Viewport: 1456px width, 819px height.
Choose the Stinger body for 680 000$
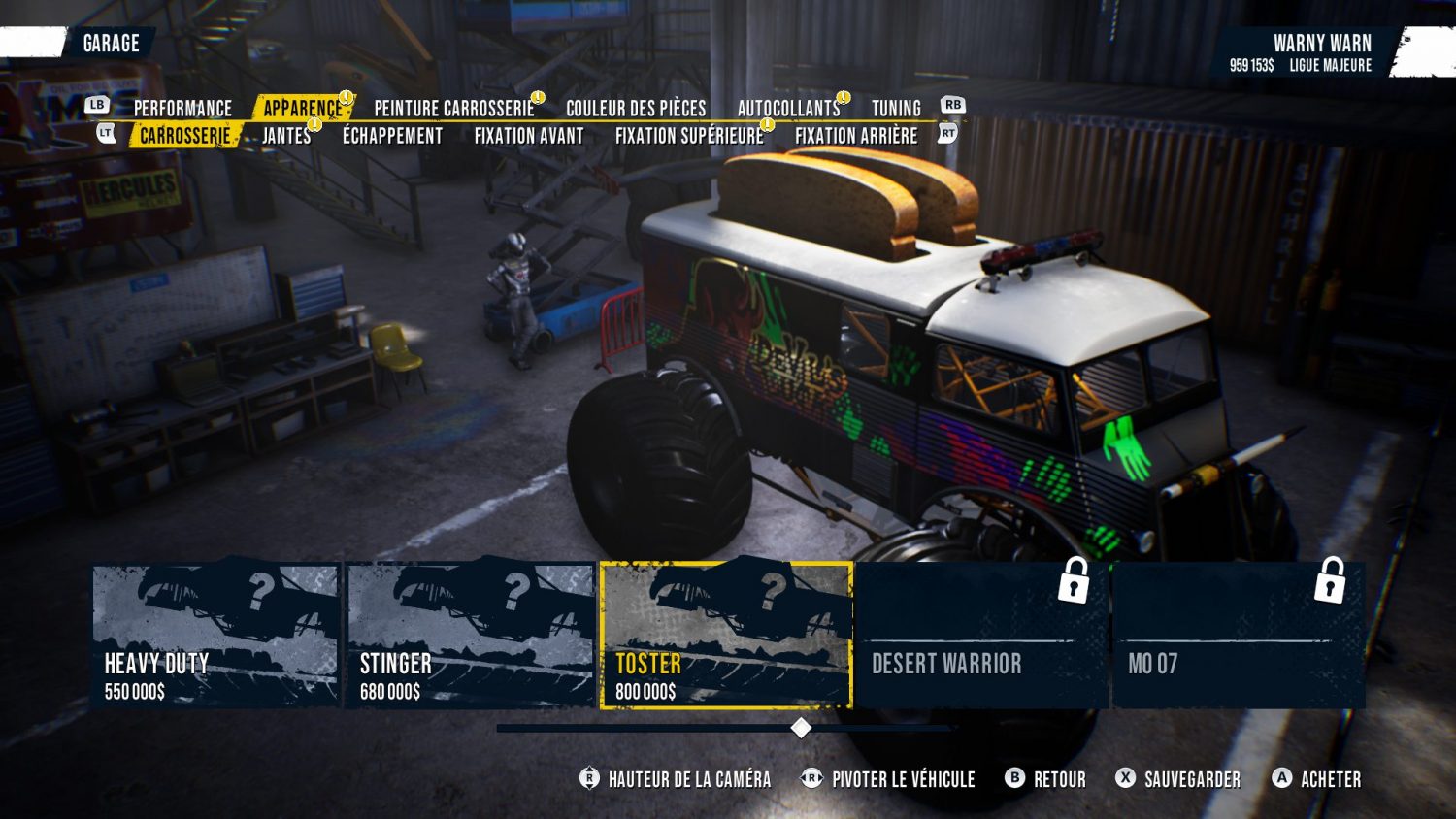tap(471, 636)
